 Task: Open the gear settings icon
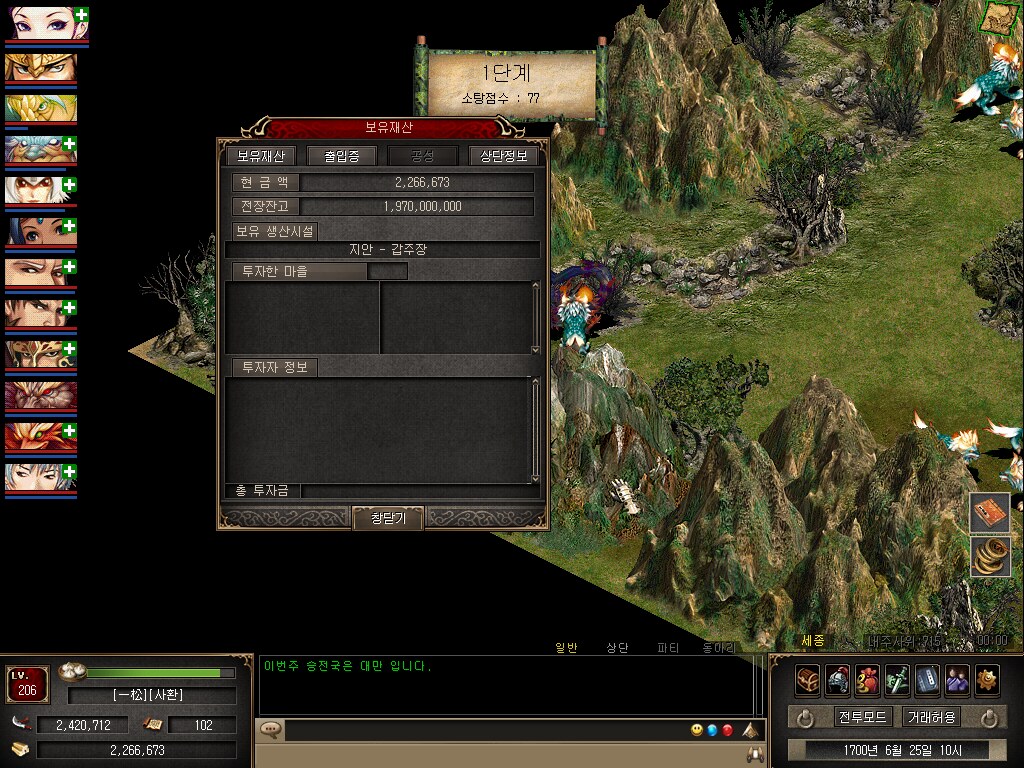(987, 679)
